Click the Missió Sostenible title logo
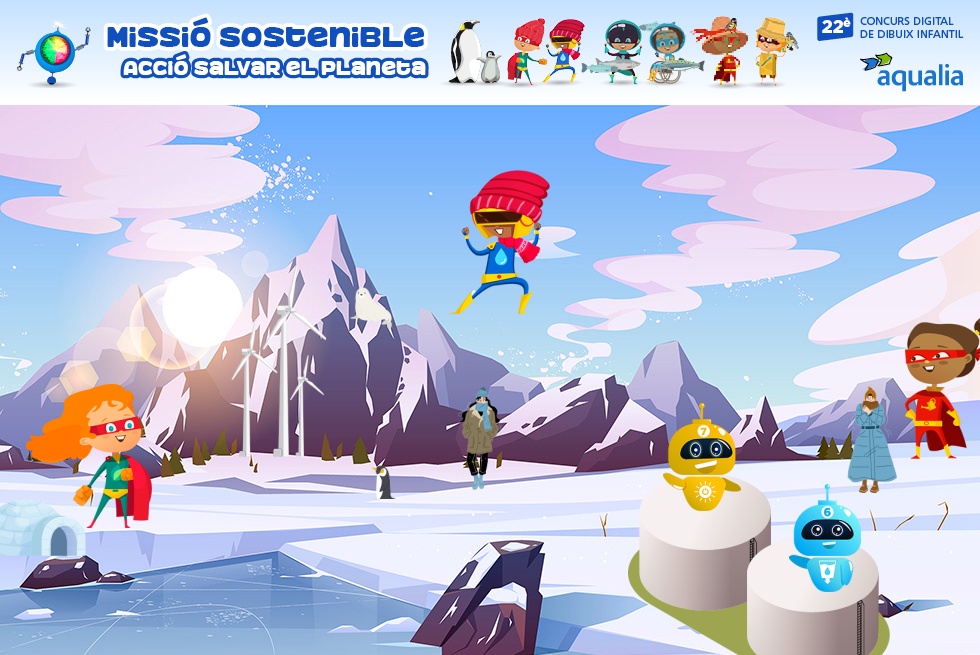Image resolution: width=980 pixels, height=655 pixels. click(x=266, y=50)
